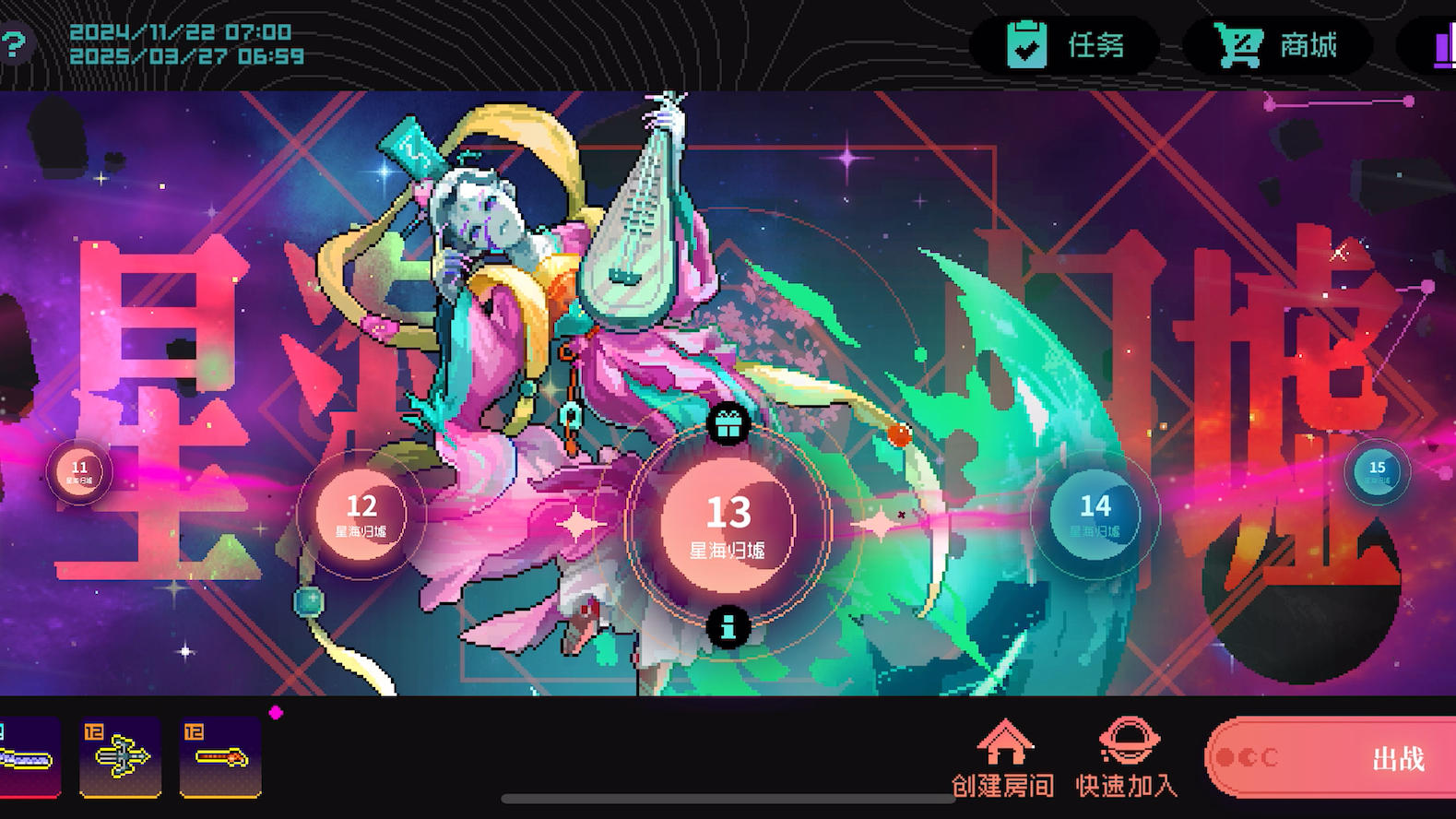
Task: Open the purple icon at top right corner
Action: pos(1442,44)
